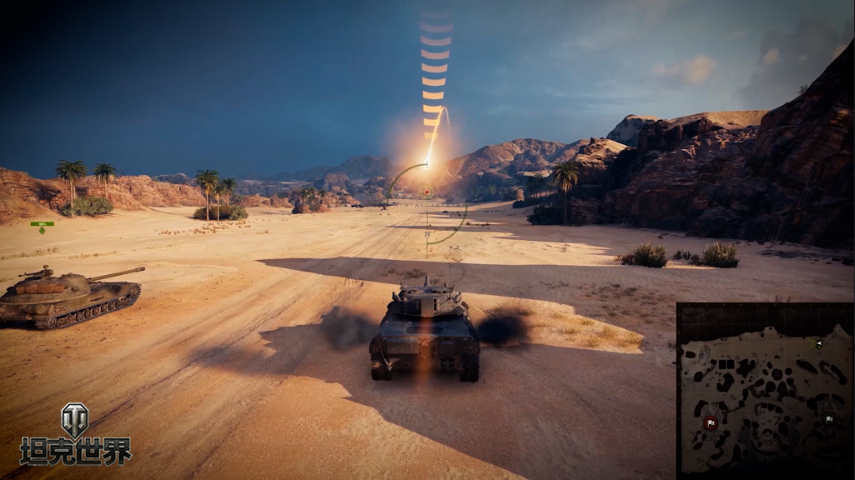Select the red enemy base flag on minimap

click(711, 423)
